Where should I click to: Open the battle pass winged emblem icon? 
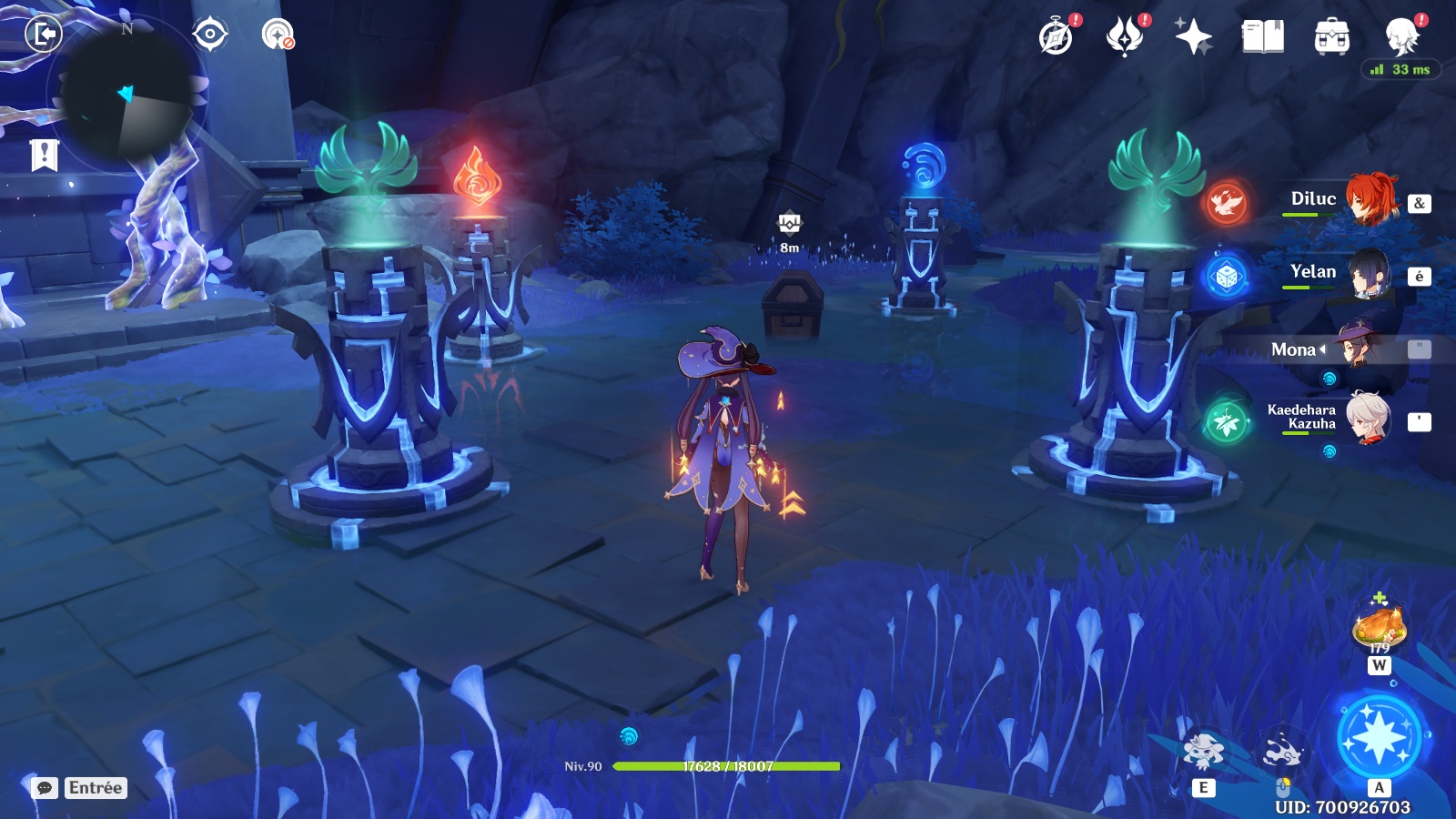pos(1125,37)
